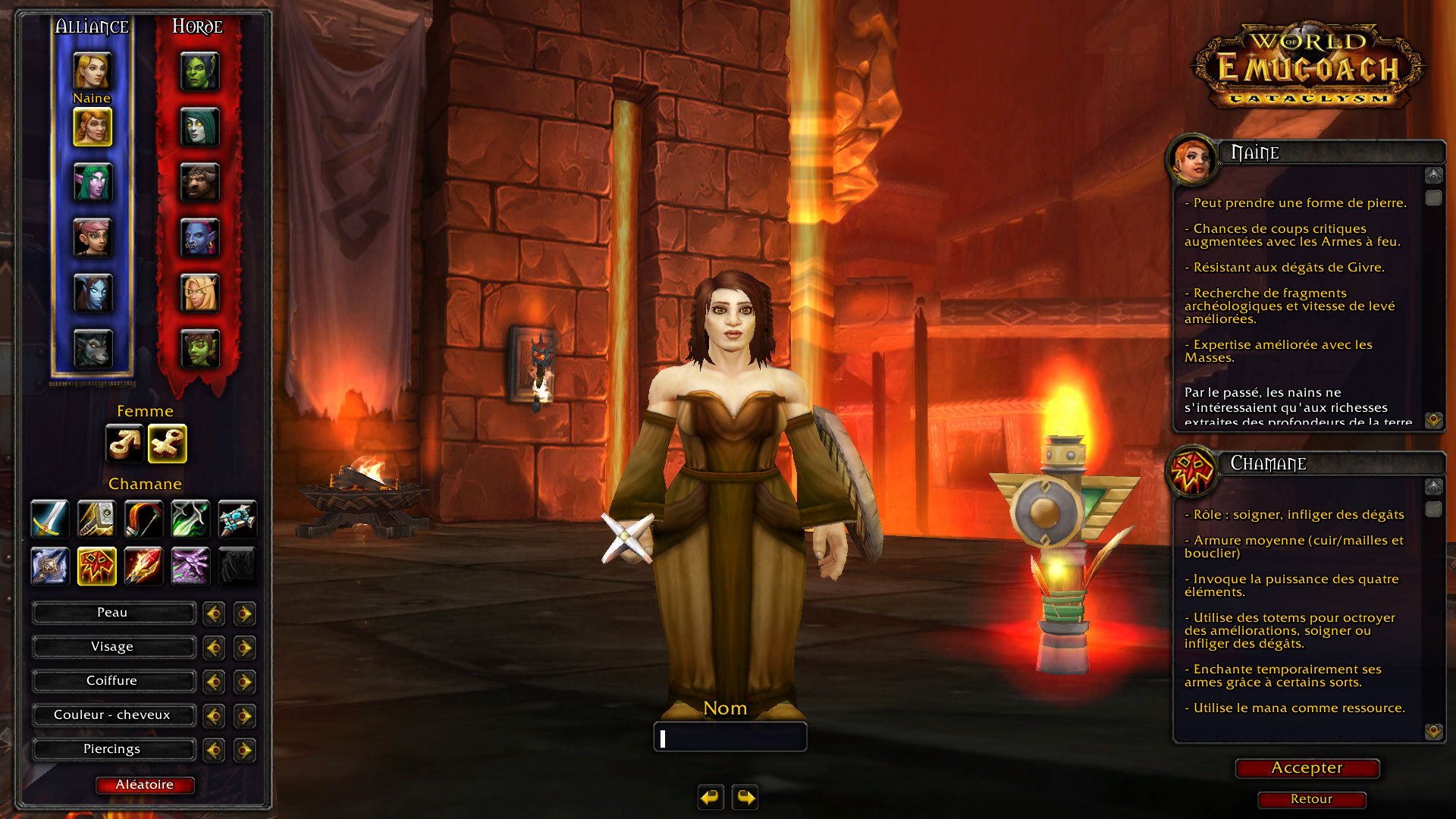Screen dimensions: 1456x819
Task: Choose the Hunter class bow icon
Action: tap(143, 519)
